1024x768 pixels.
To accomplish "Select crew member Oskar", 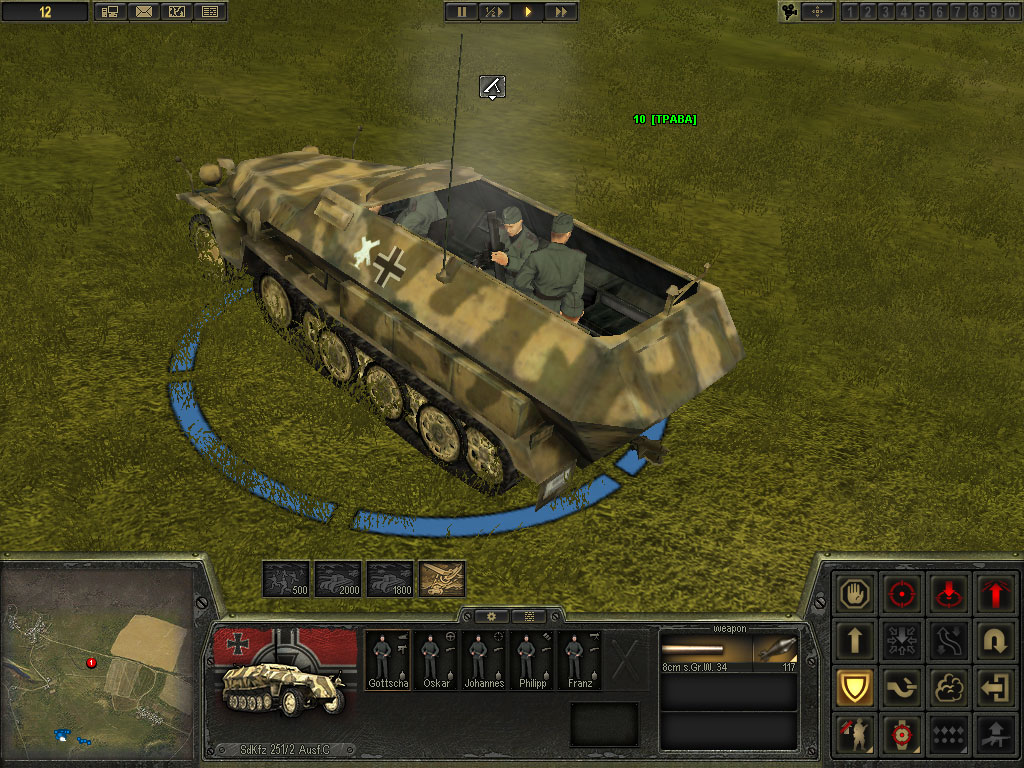I will tap(435, 660).
